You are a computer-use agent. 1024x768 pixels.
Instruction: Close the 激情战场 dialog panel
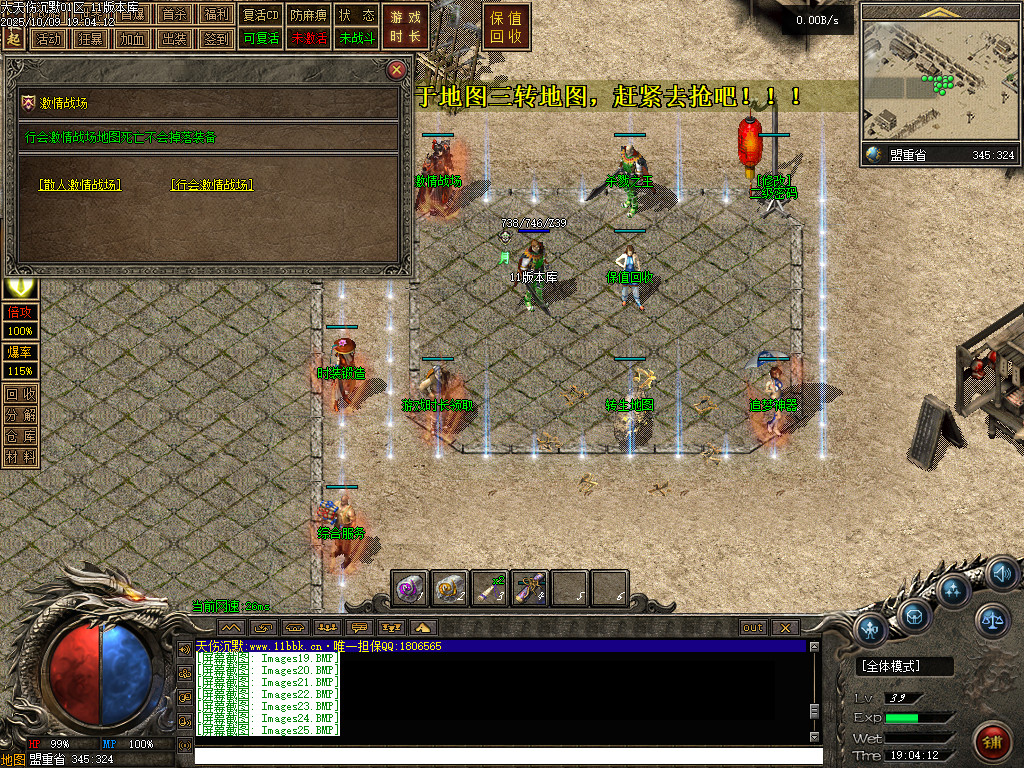click(x=397, y=70)
